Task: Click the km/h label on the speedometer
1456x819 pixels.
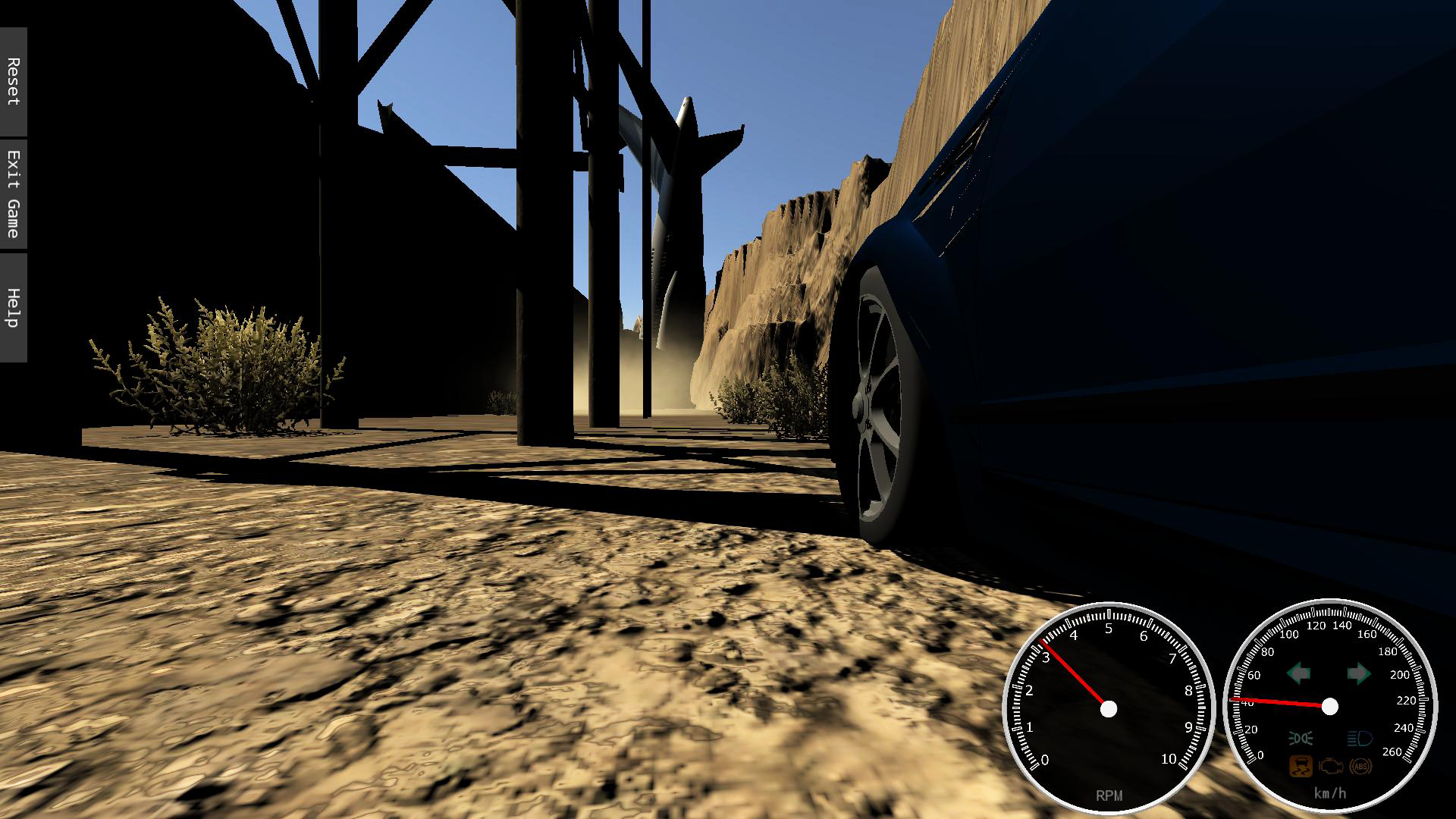Action: [x=1329, y=793]
